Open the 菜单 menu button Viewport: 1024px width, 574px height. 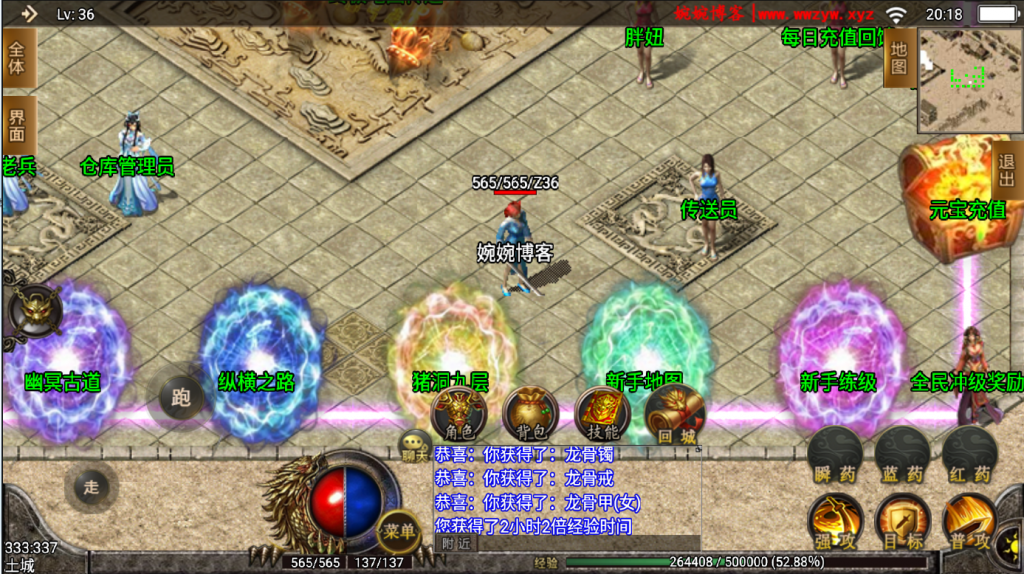pyautogui.click(x=398, y=531)
